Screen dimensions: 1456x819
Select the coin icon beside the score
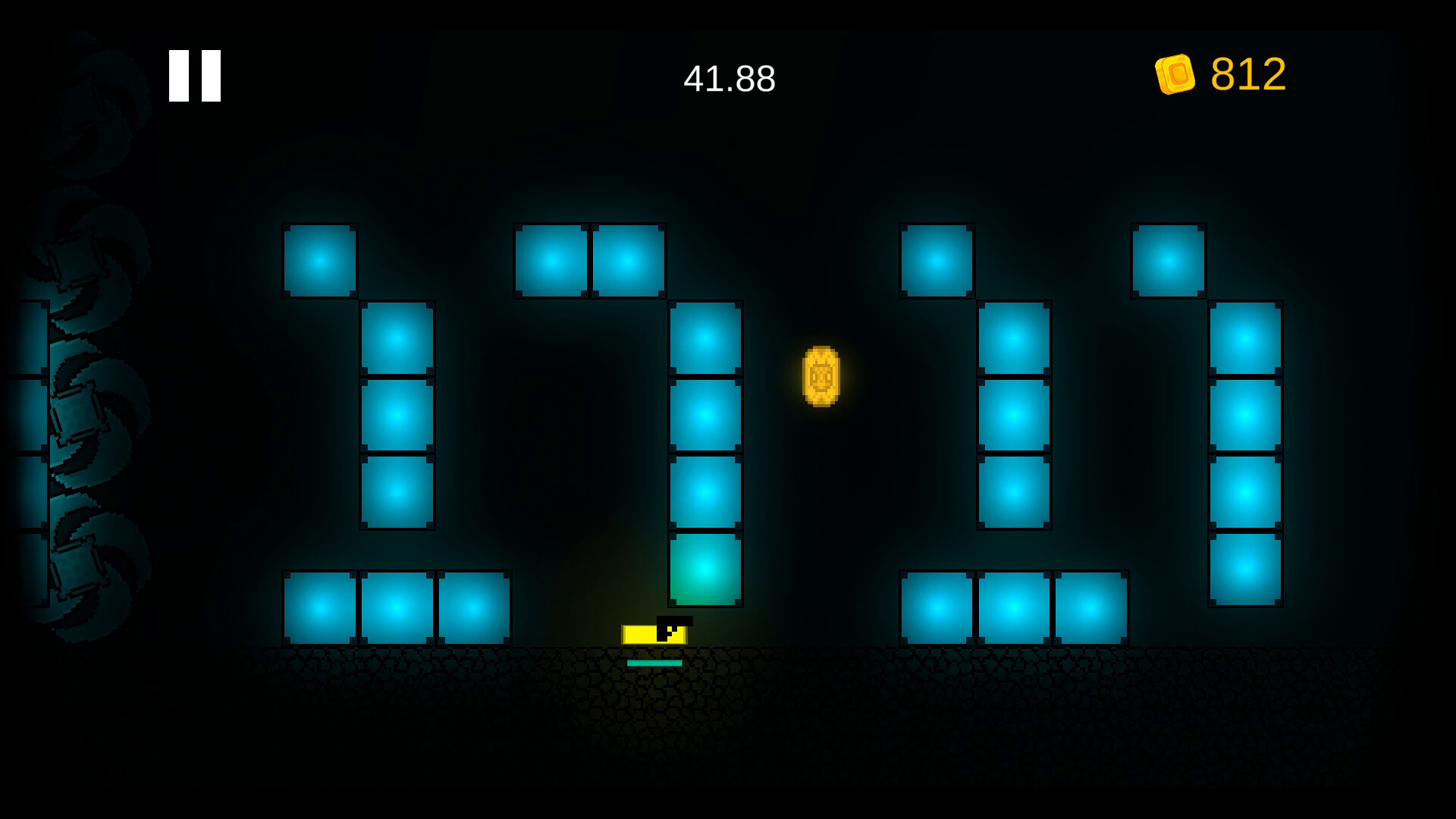(x=1176, y=74)
